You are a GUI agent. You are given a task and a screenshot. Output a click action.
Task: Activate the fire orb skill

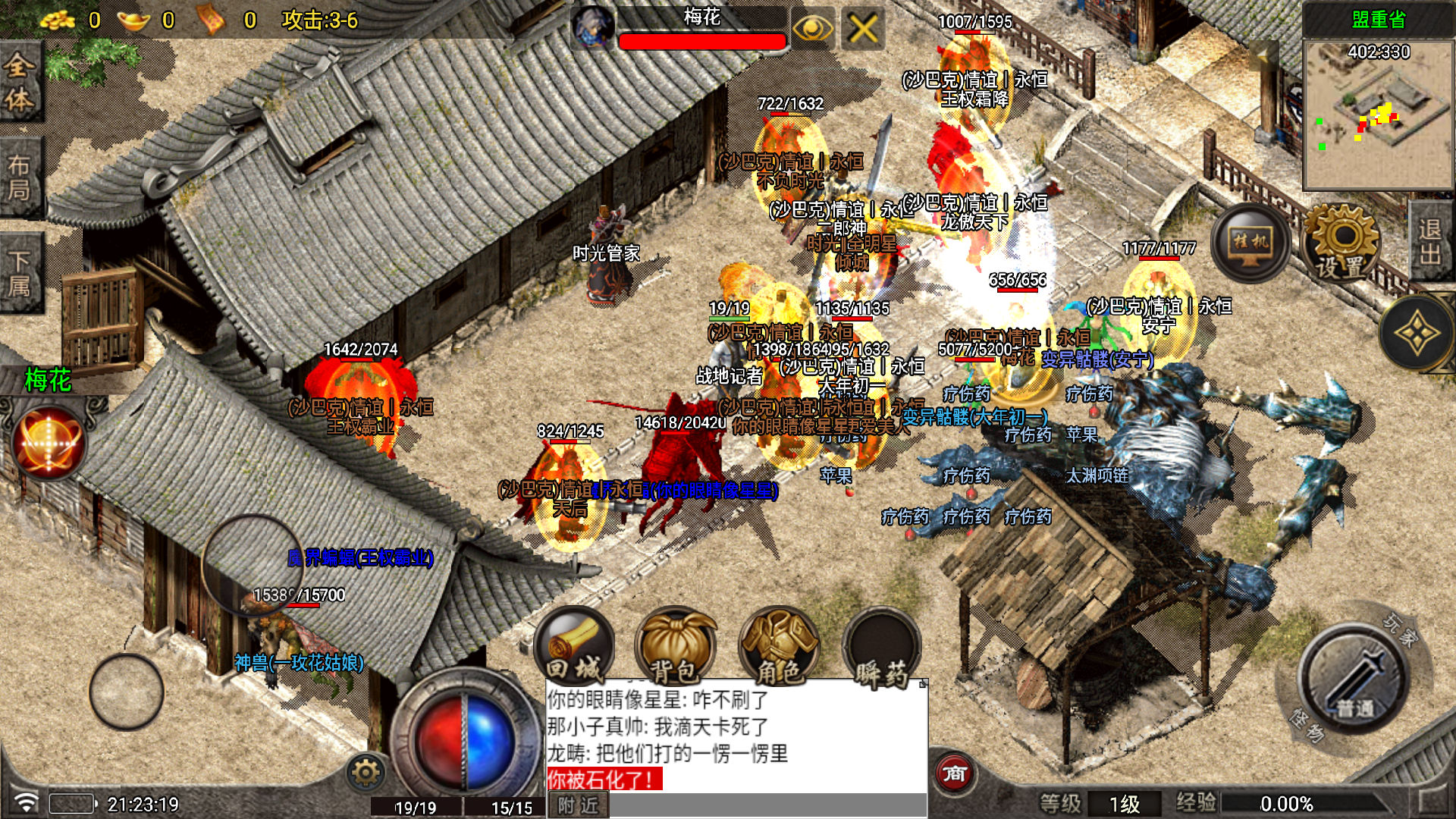pos(49,442)
